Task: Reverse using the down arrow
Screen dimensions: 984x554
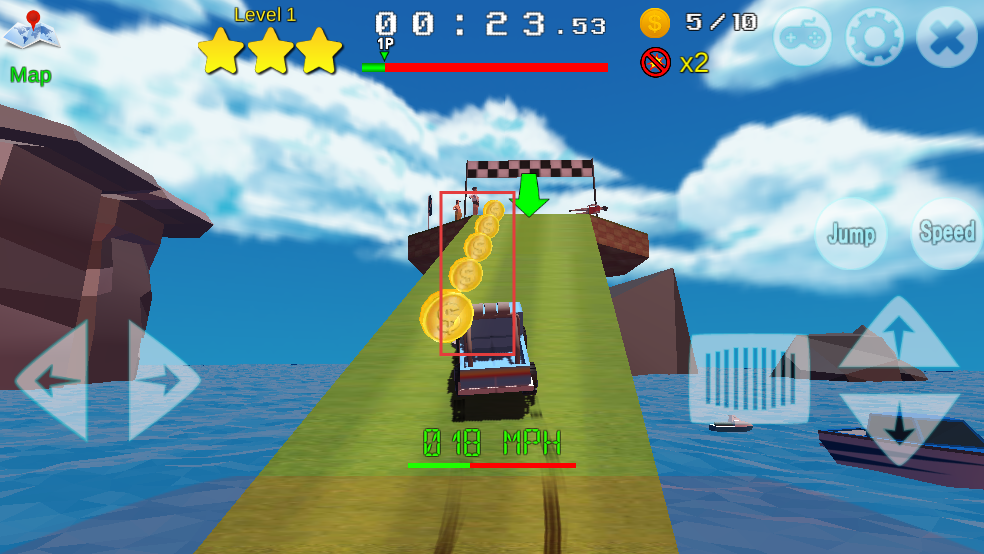Action: (x=898, y=426)
